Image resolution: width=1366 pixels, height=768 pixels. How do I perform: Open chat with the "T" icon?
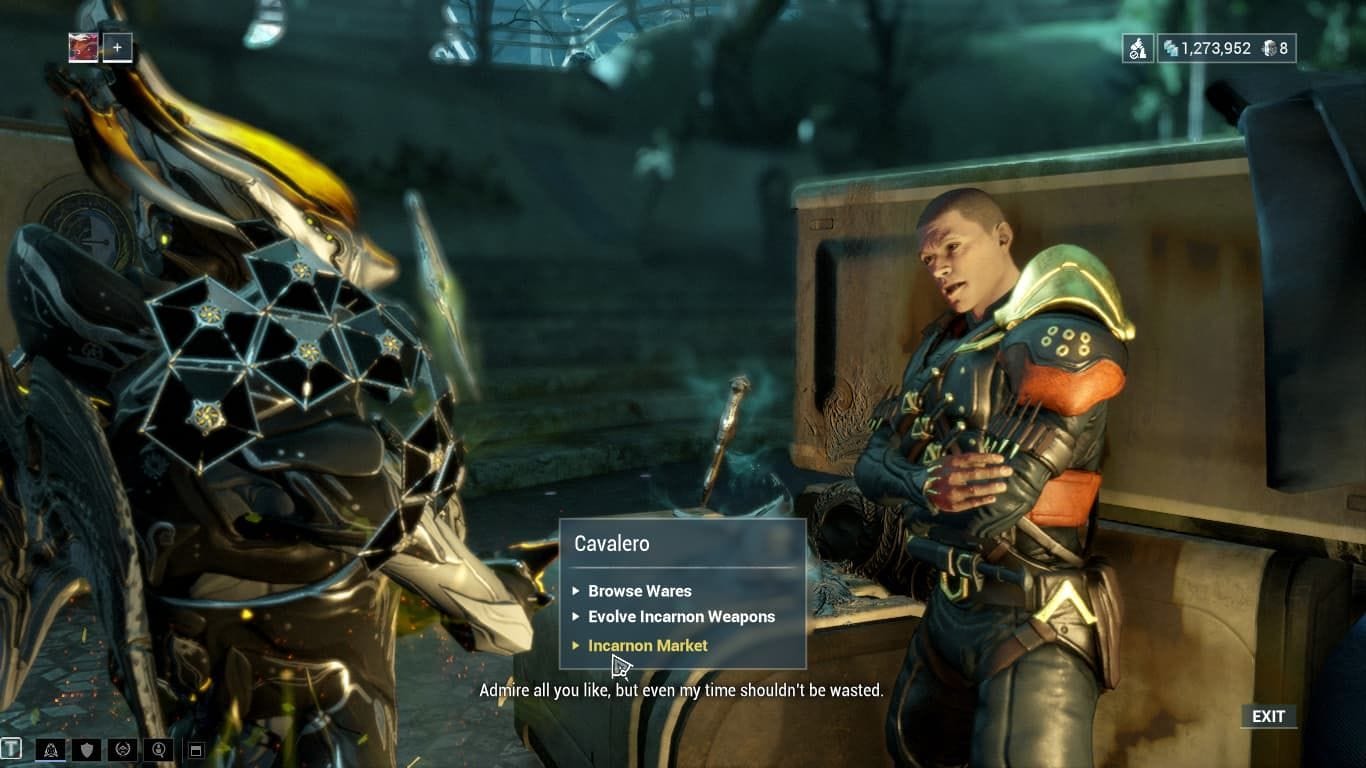pos(12,748)
